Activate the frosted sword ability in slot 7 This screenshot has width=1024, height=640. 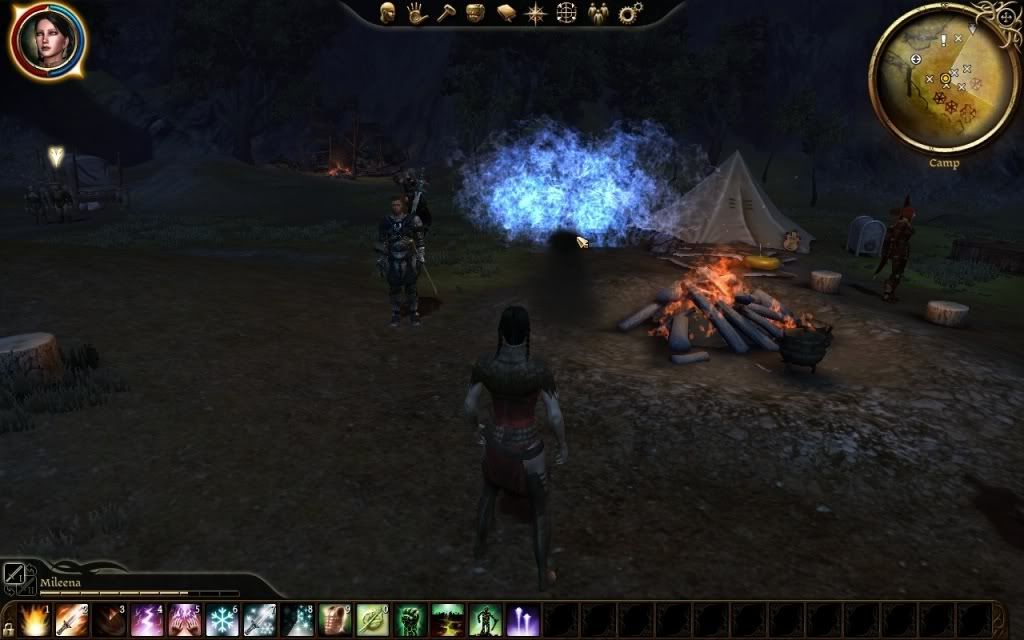(x=260, y=620)
